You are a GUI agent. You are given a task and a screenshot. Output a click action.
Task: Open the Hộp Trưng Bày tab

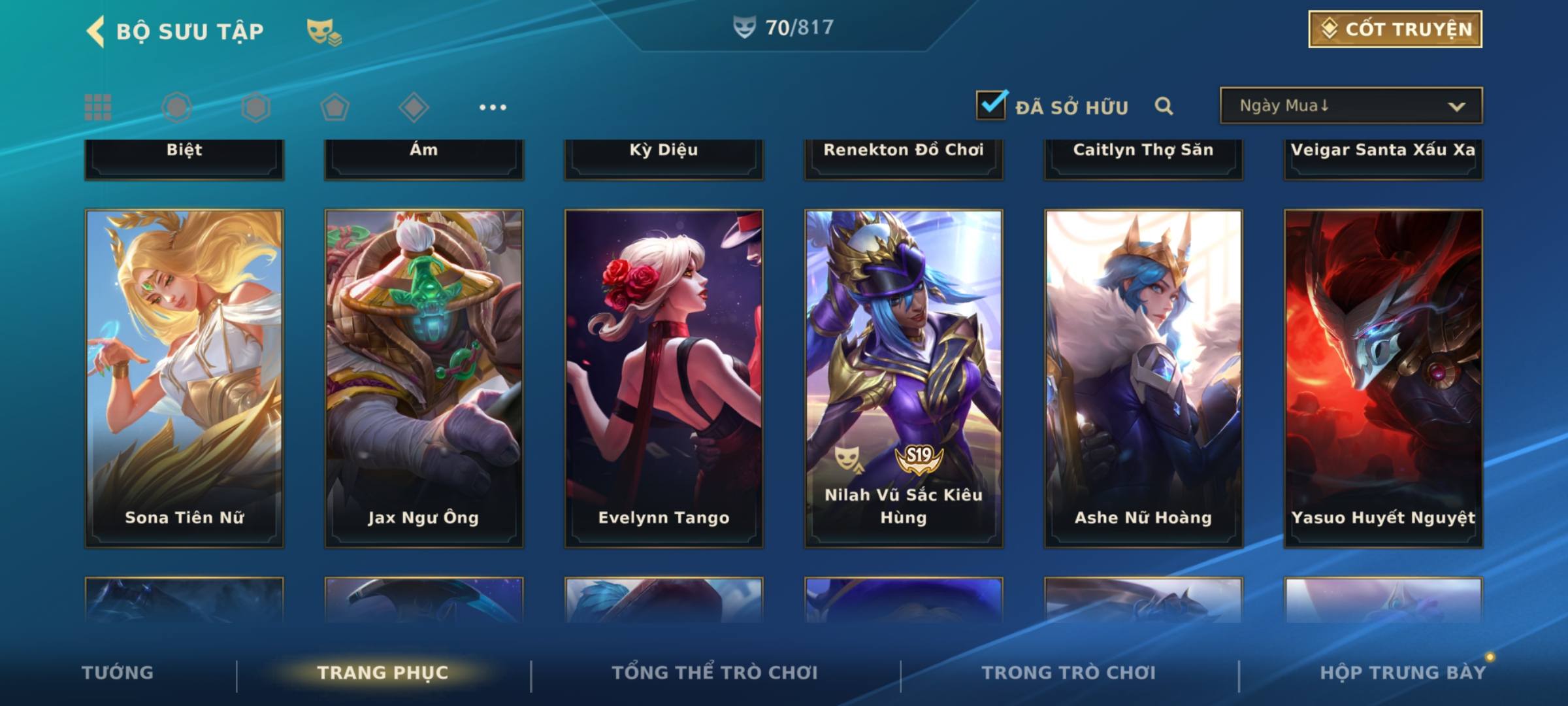pyautogui.click(x=1403, y=673)
